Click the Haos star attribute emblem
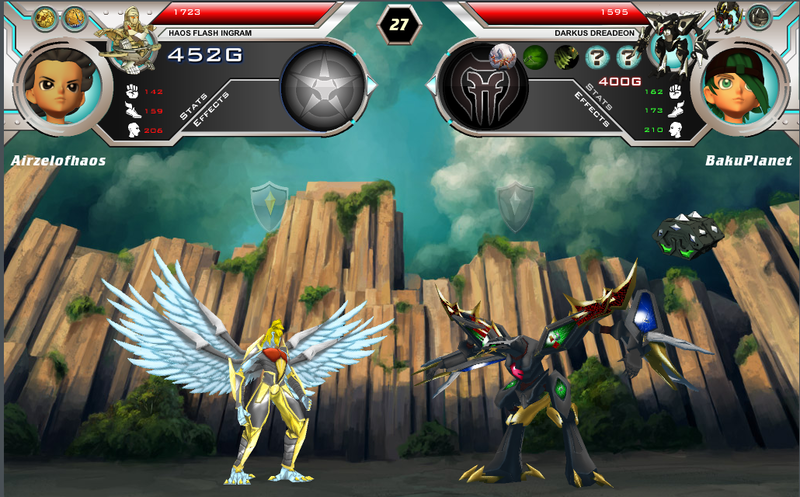Screen dimensions: 800x497 pyautogui.click(x=323, y=88)
